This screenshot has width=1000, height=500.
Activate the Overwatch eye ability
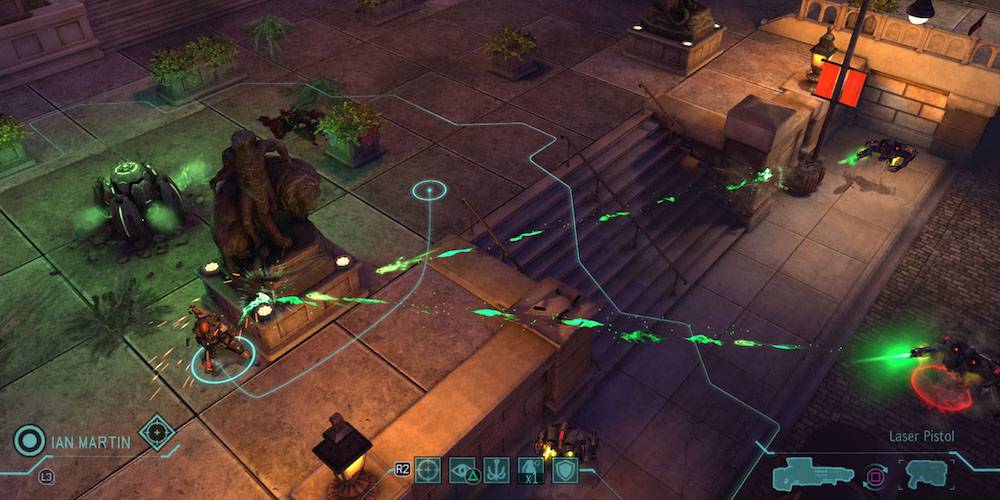[x=463, y=470]
